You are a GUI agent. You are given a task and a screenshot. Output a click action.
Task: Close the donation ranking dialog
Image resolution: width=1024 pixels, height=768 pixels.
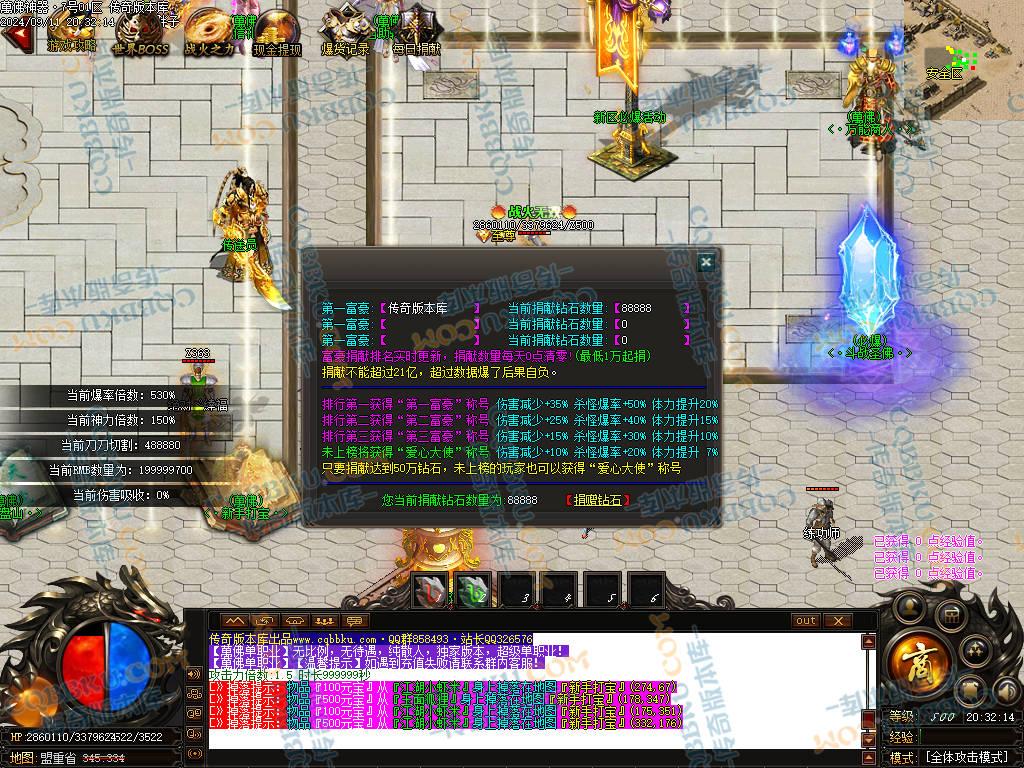tap(706, 262)
